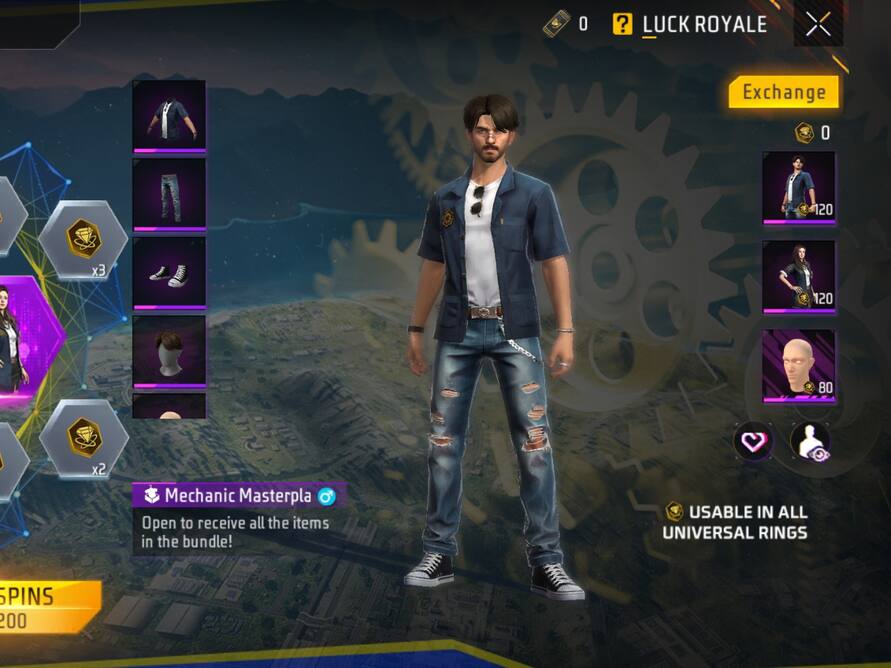The width and height of the screenshot is (891, 668).
Task: Select the x3 universal ring token prize
Action: [x=83, y=241]
